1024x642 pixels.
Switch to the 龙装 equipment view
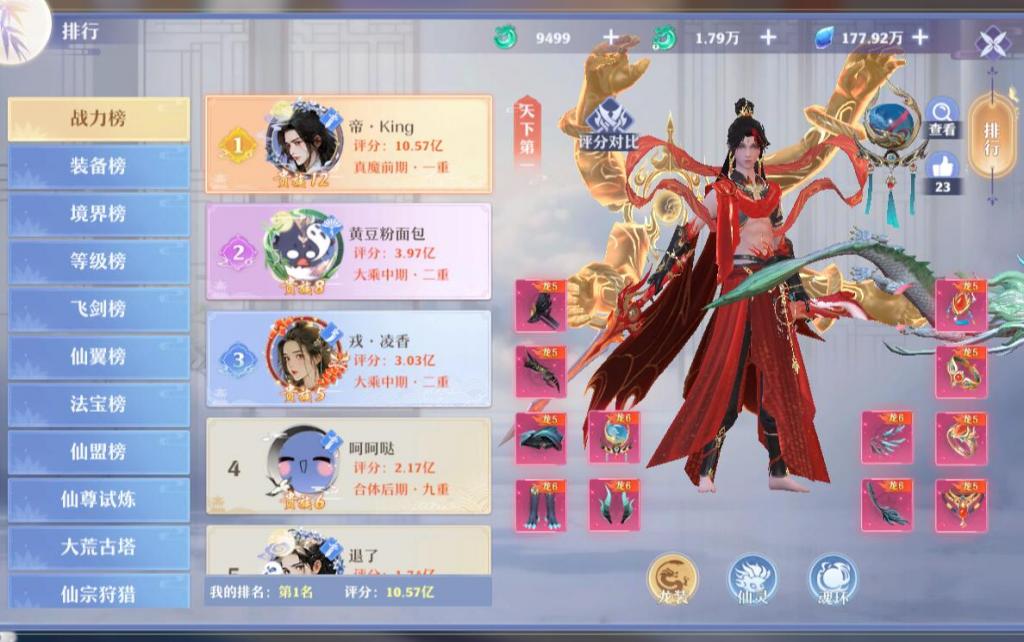[672, 580]
